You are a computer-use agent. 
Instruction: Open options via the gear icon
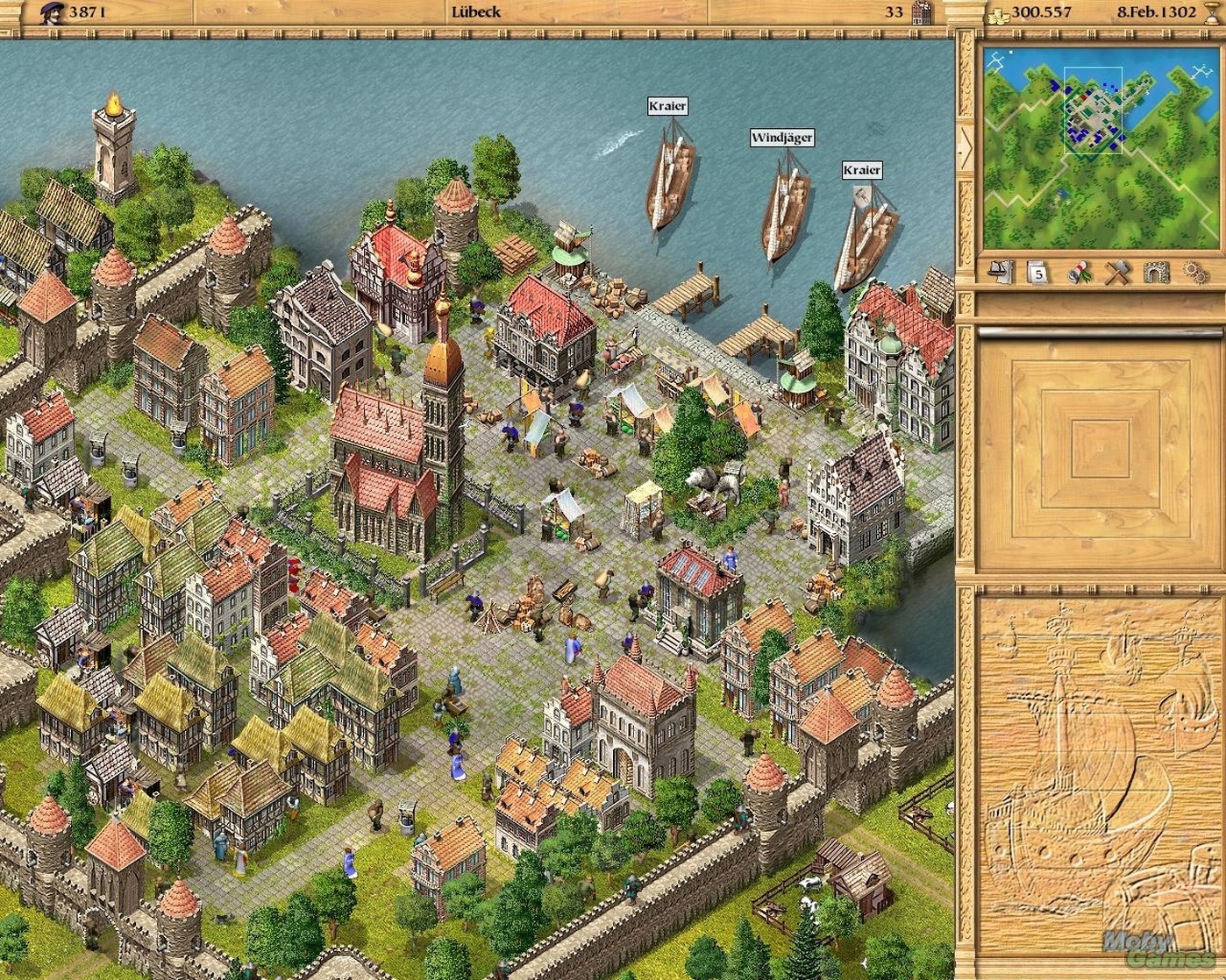coord(1193,273)
